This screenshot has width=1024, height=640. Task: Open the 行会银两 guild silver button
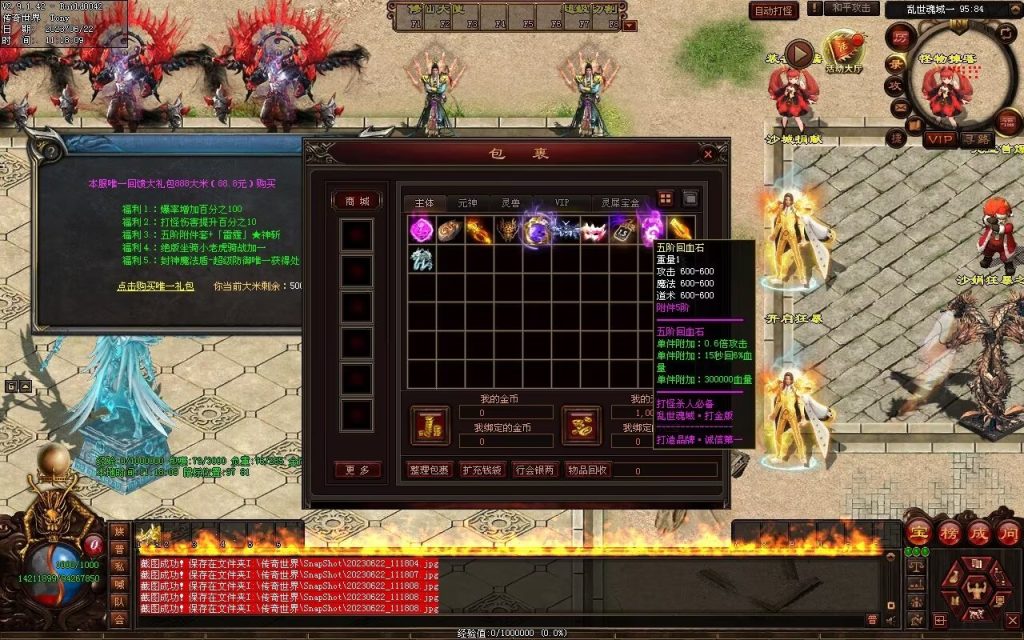(x=535, y=469)
